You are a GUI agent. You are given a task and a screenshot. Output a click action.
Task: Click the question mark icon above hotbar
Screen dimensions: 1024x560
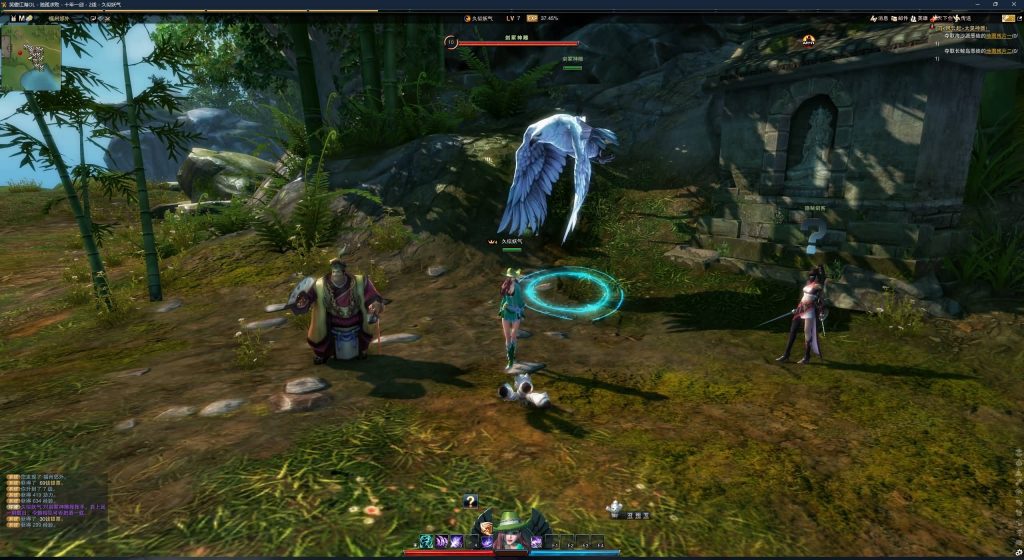(x=470, y=501)
